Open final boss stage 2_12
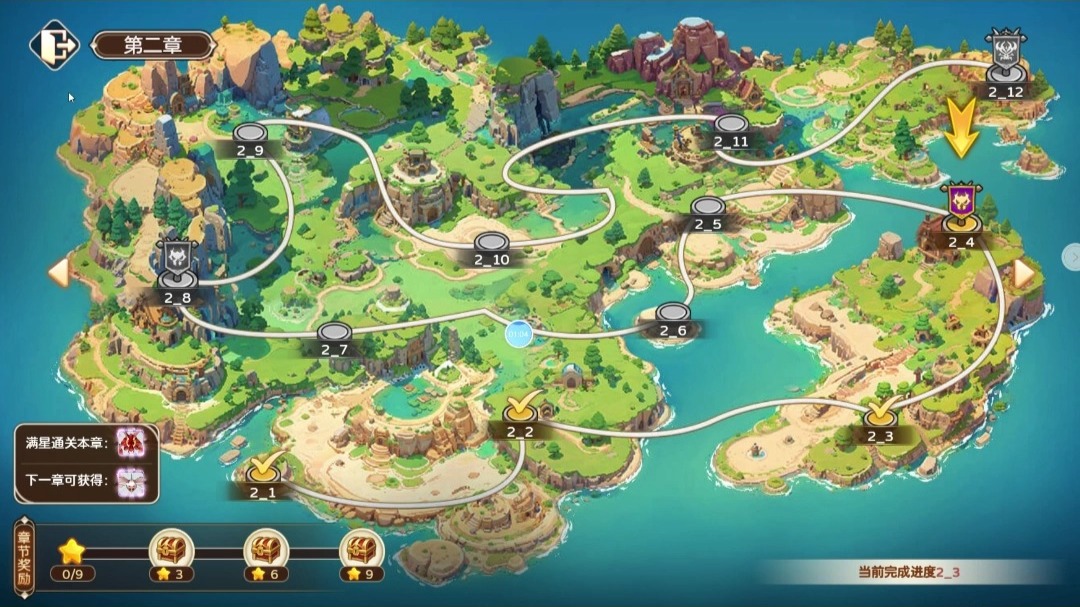Viewport: 1080px width, 607px height. pos(1005,60)
